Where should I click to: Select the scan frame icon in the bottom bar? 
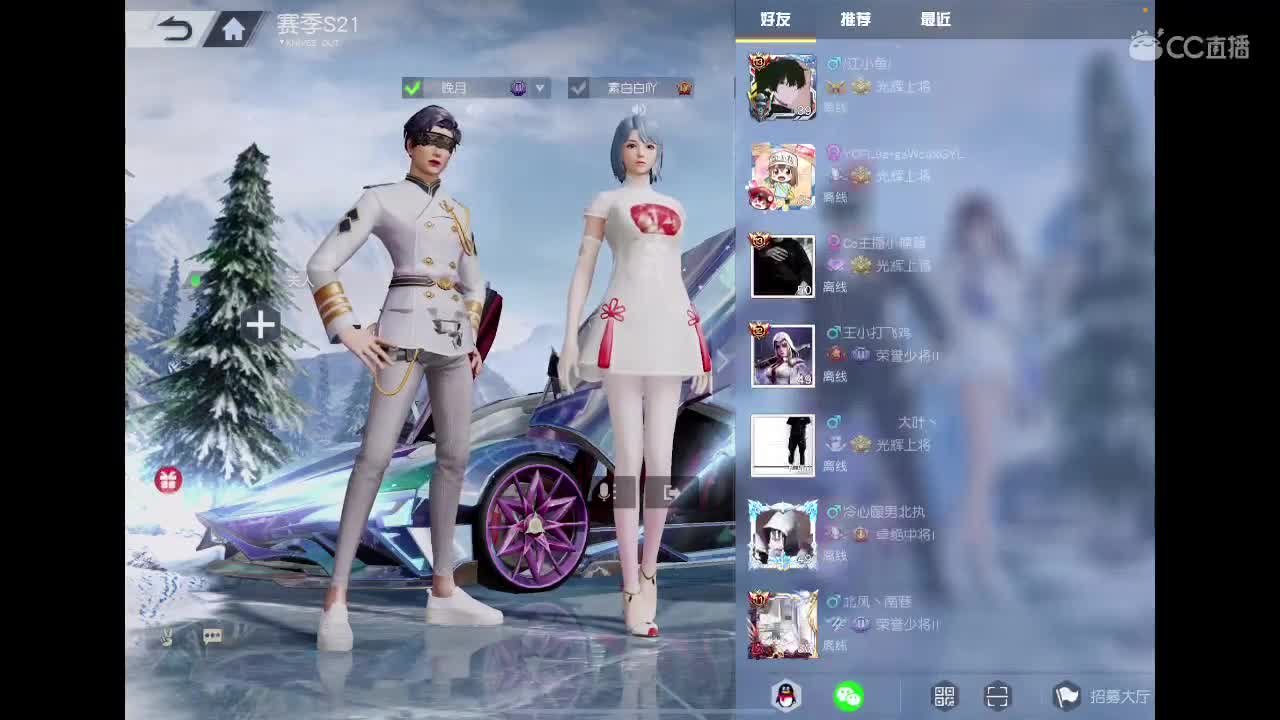point(997,696)
